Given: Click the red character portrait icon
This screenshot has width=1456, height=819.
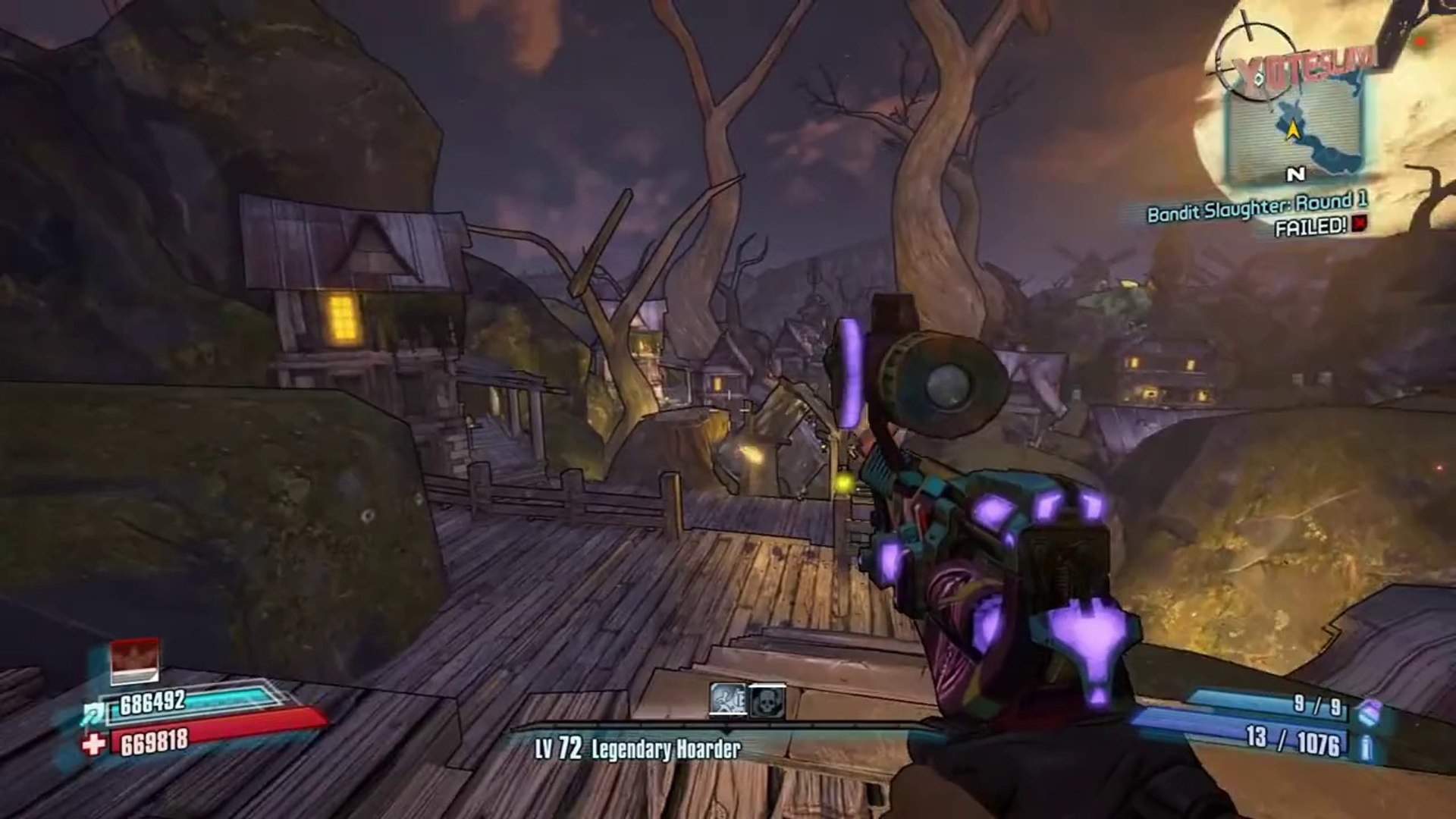Looking at the screenshot, I should 134,660.
